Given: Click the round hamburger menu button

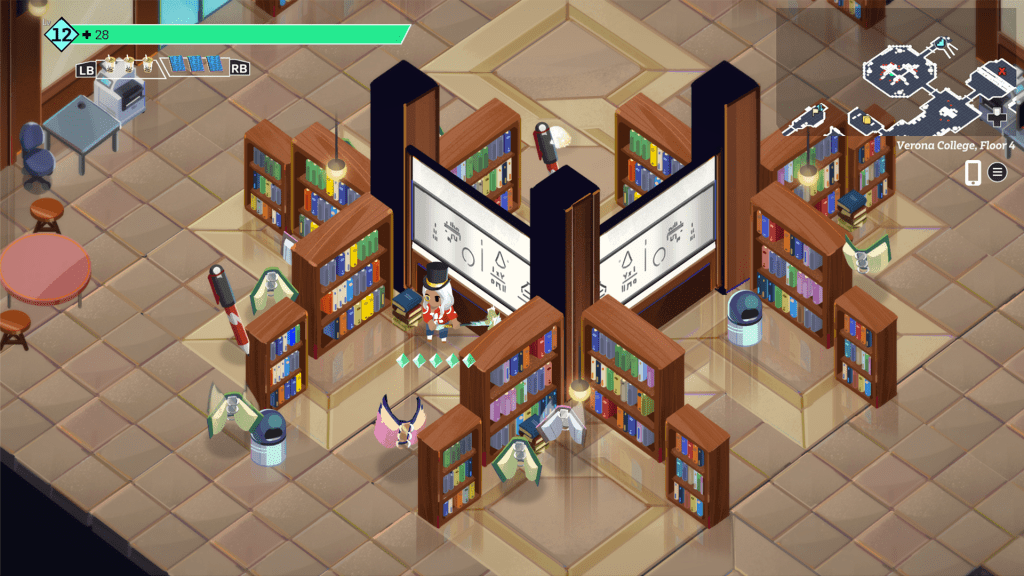Looking at the screenshot, I should click(997, 172).
